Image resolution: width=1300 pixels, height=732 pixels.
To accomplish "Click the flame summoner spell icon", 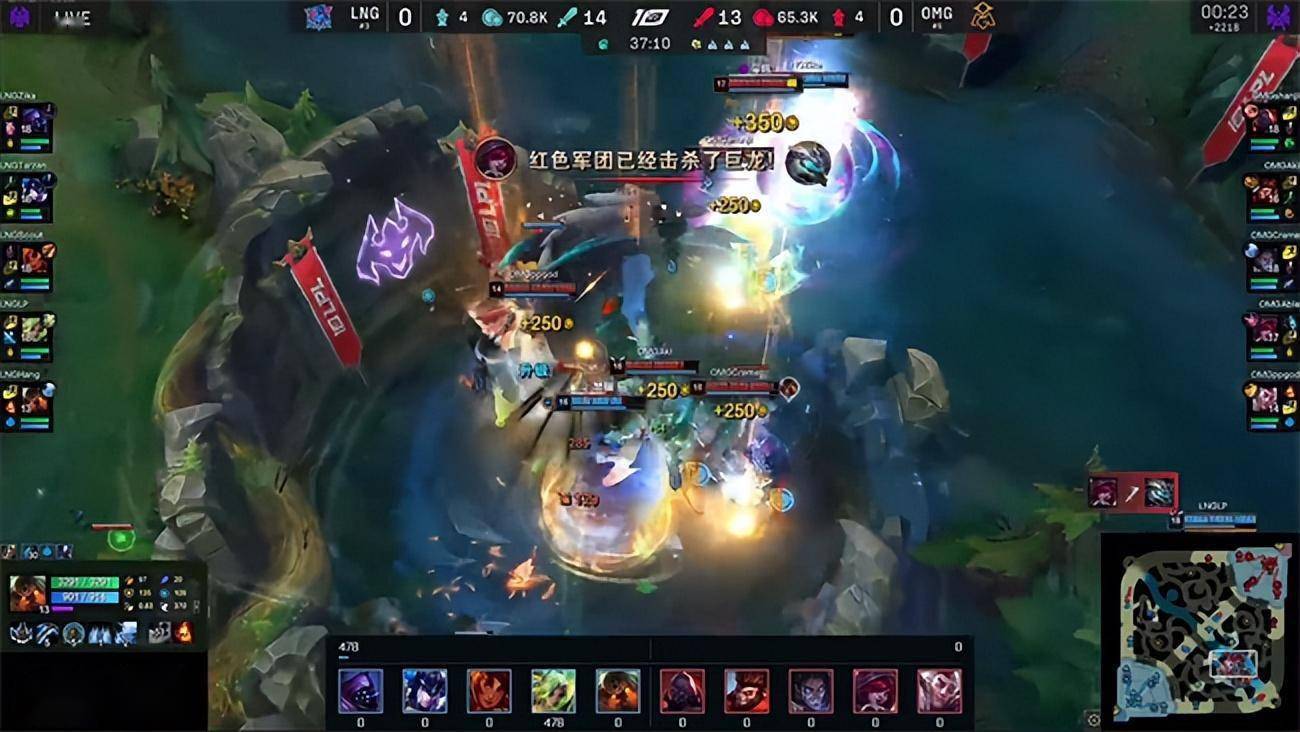I will (x=184, y=633).
